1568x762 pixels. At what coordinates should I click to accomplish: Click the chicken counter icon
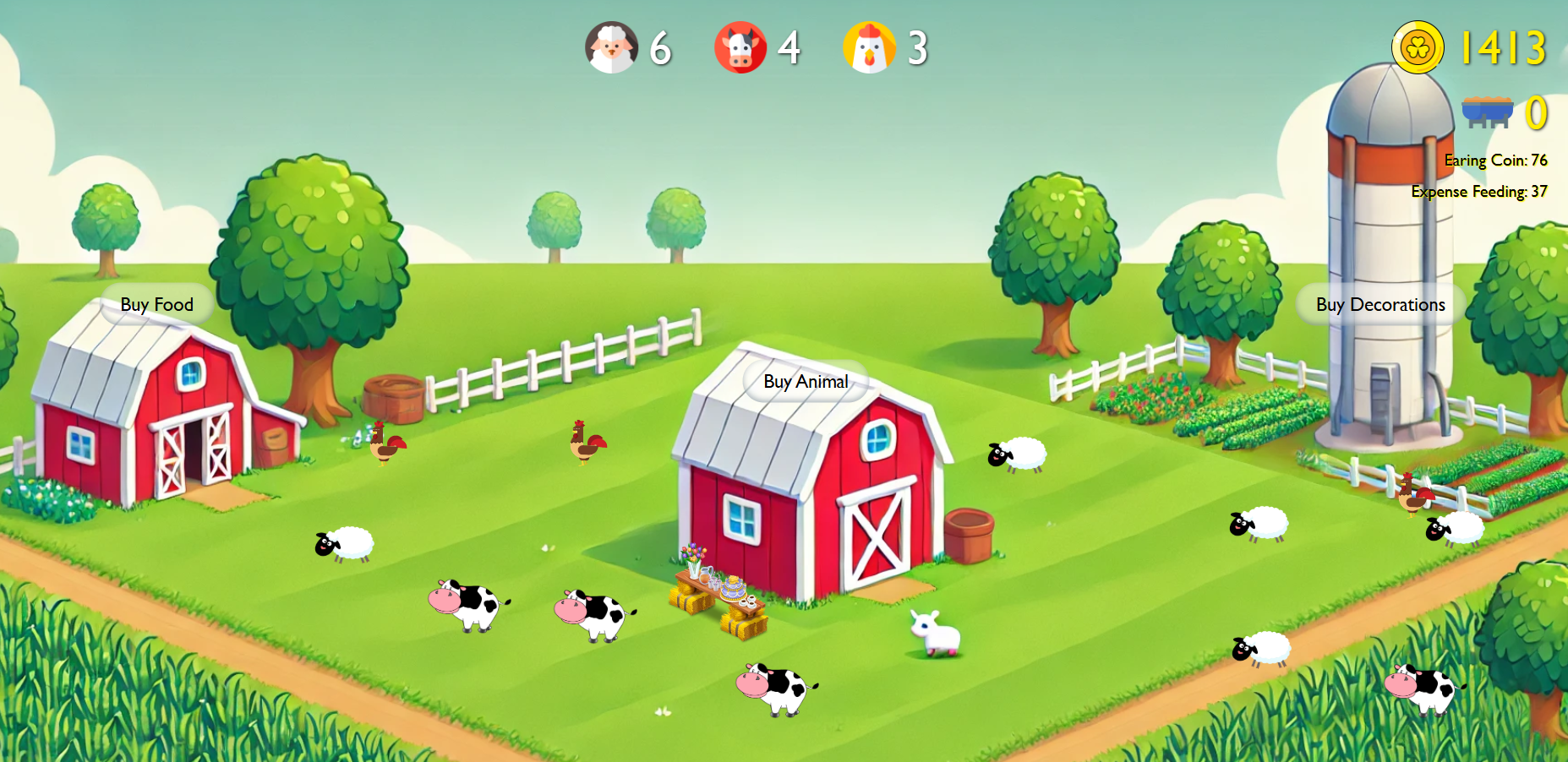coord(871,48)
